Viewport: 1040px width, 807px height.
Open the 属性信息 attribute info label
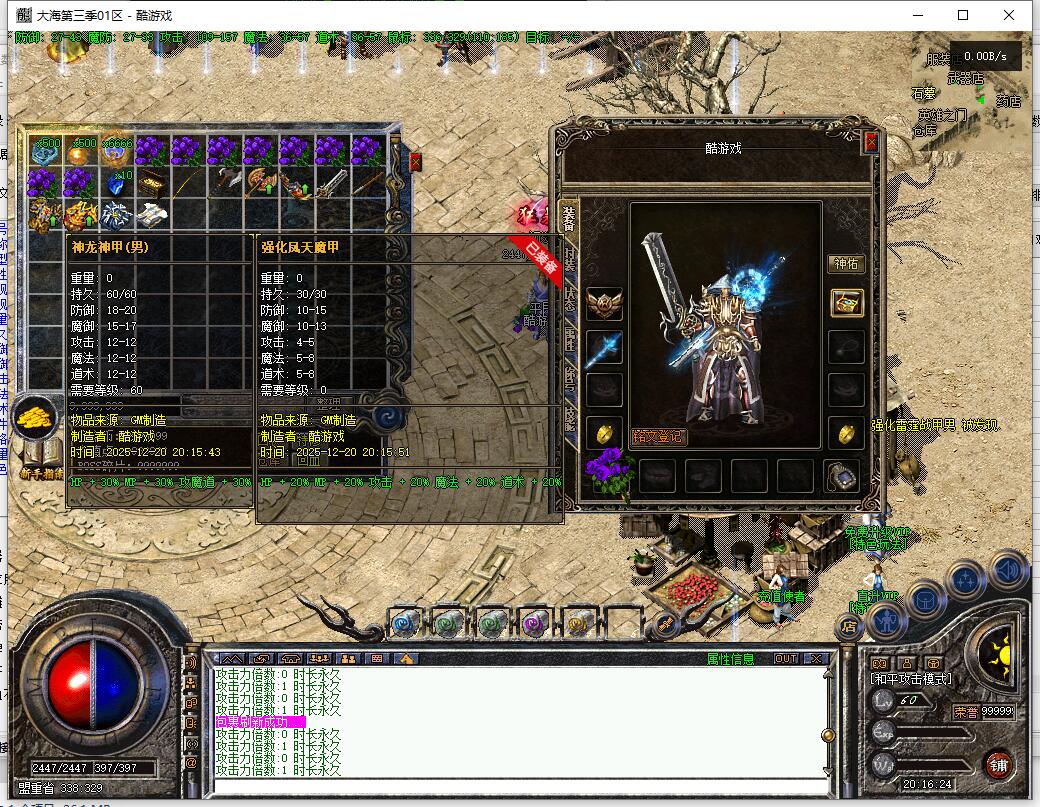pyautogui.click(x=731, y=659)
